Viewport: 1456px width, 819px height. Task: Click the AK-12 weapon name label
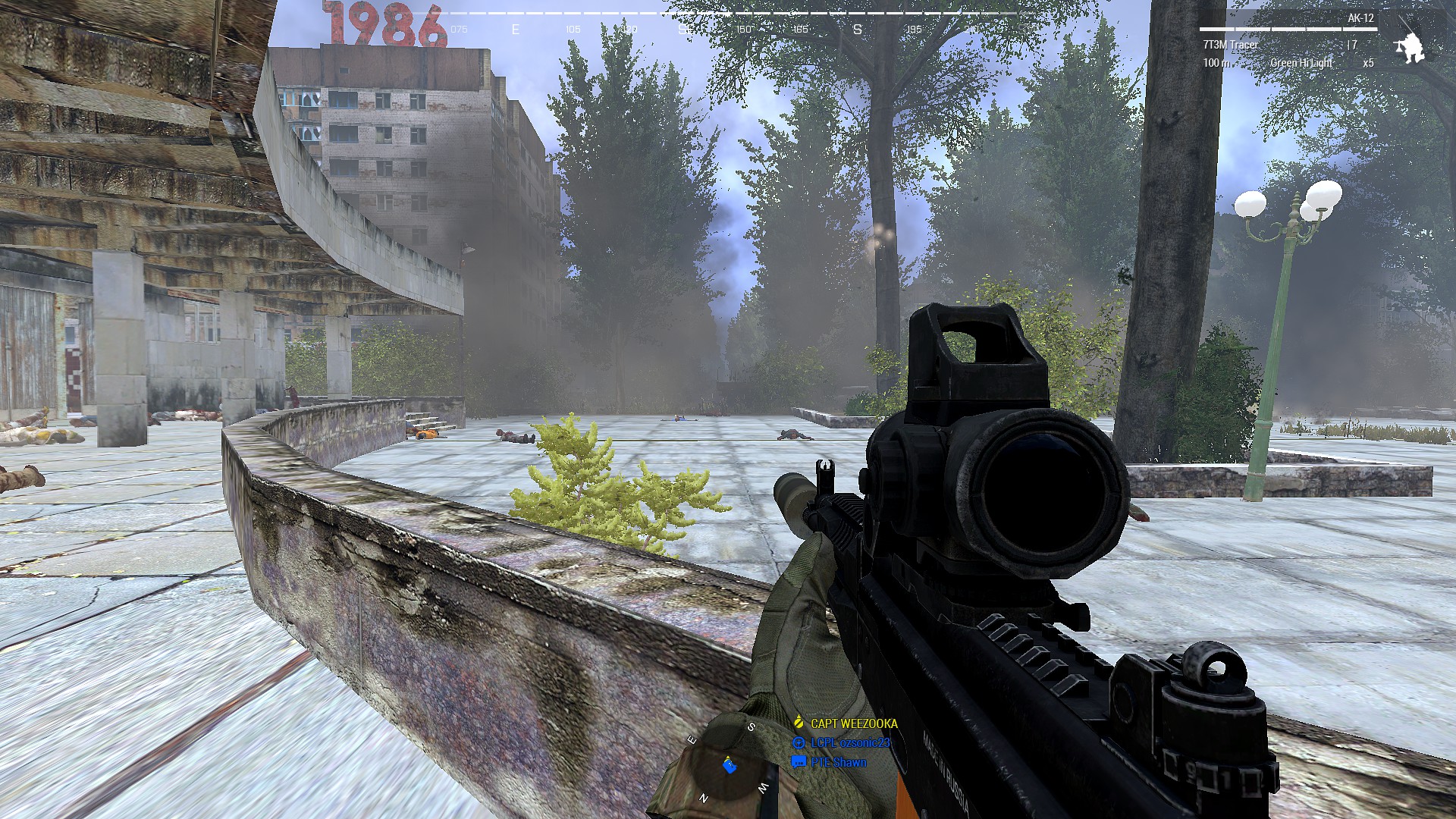click(1360, 17)
